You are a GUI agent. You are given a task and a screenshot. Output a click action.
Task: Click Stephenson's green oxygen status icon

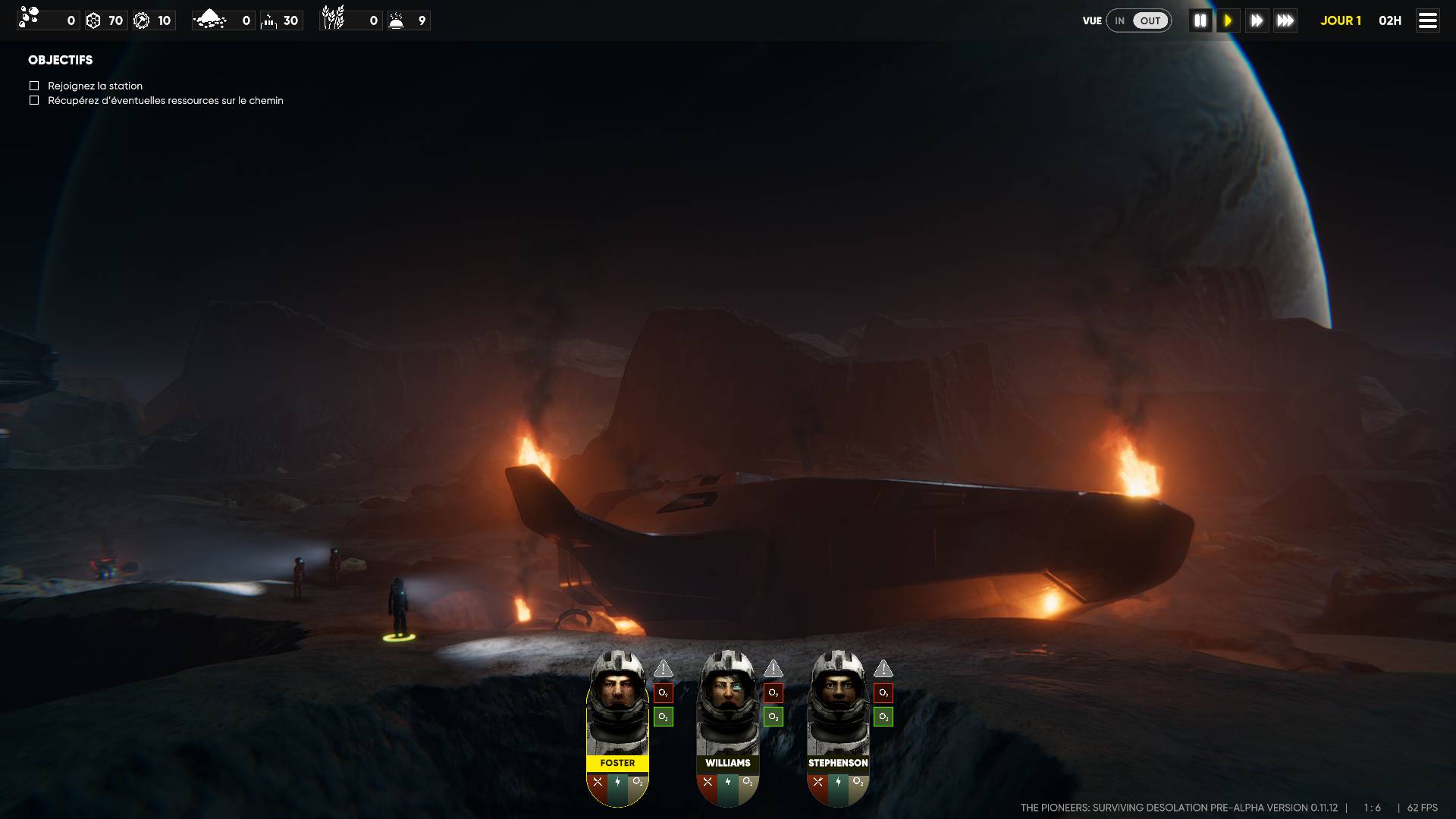883,717
